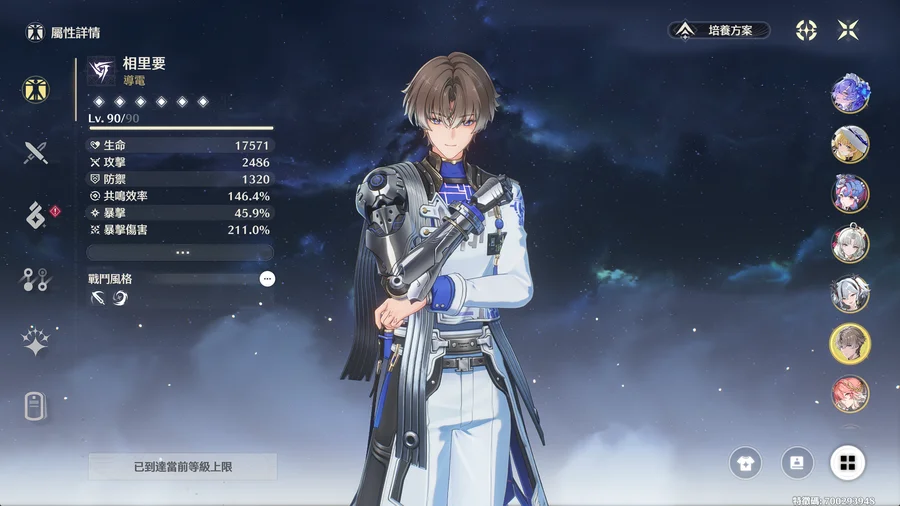This screenshot has width=900, height=506.
Task: Open the 培養方案 development plan
Action: click(x=719, y=31)
